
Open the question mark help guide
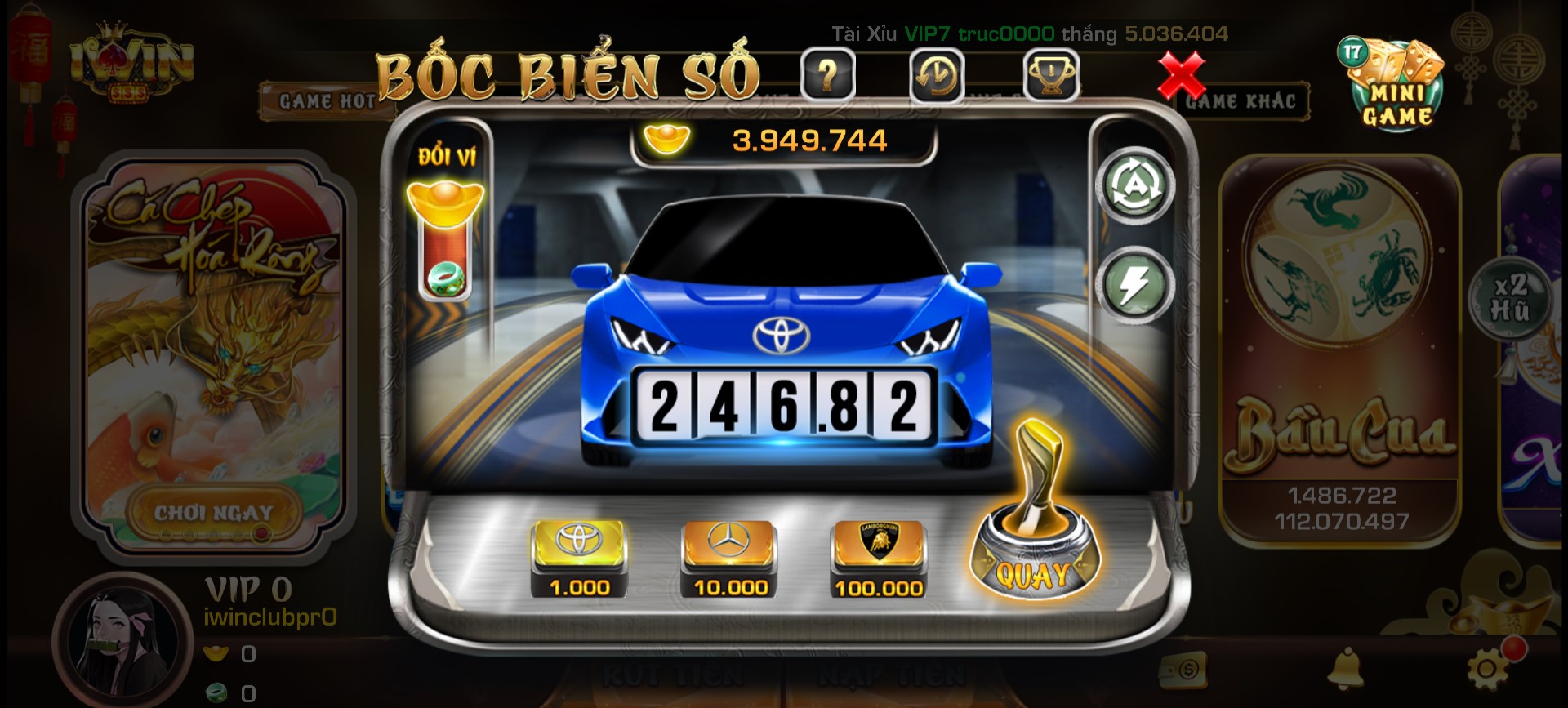coord(827,76)
